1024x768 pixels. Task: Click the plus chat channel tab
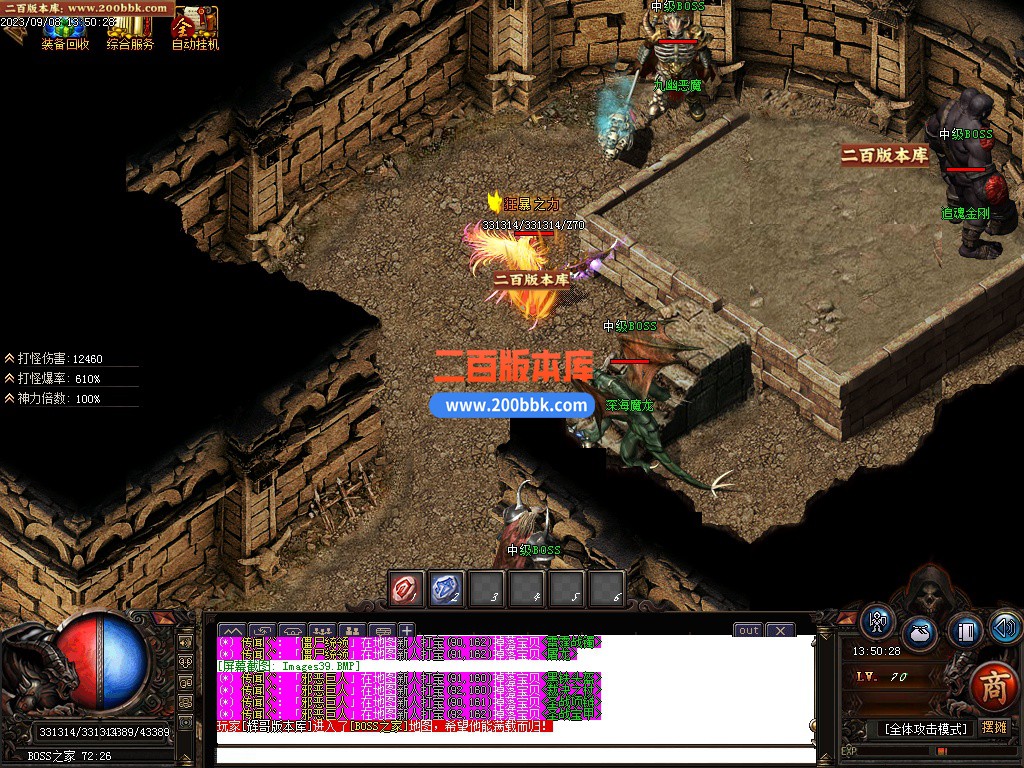pyautogui.click(x=407, y=630)
